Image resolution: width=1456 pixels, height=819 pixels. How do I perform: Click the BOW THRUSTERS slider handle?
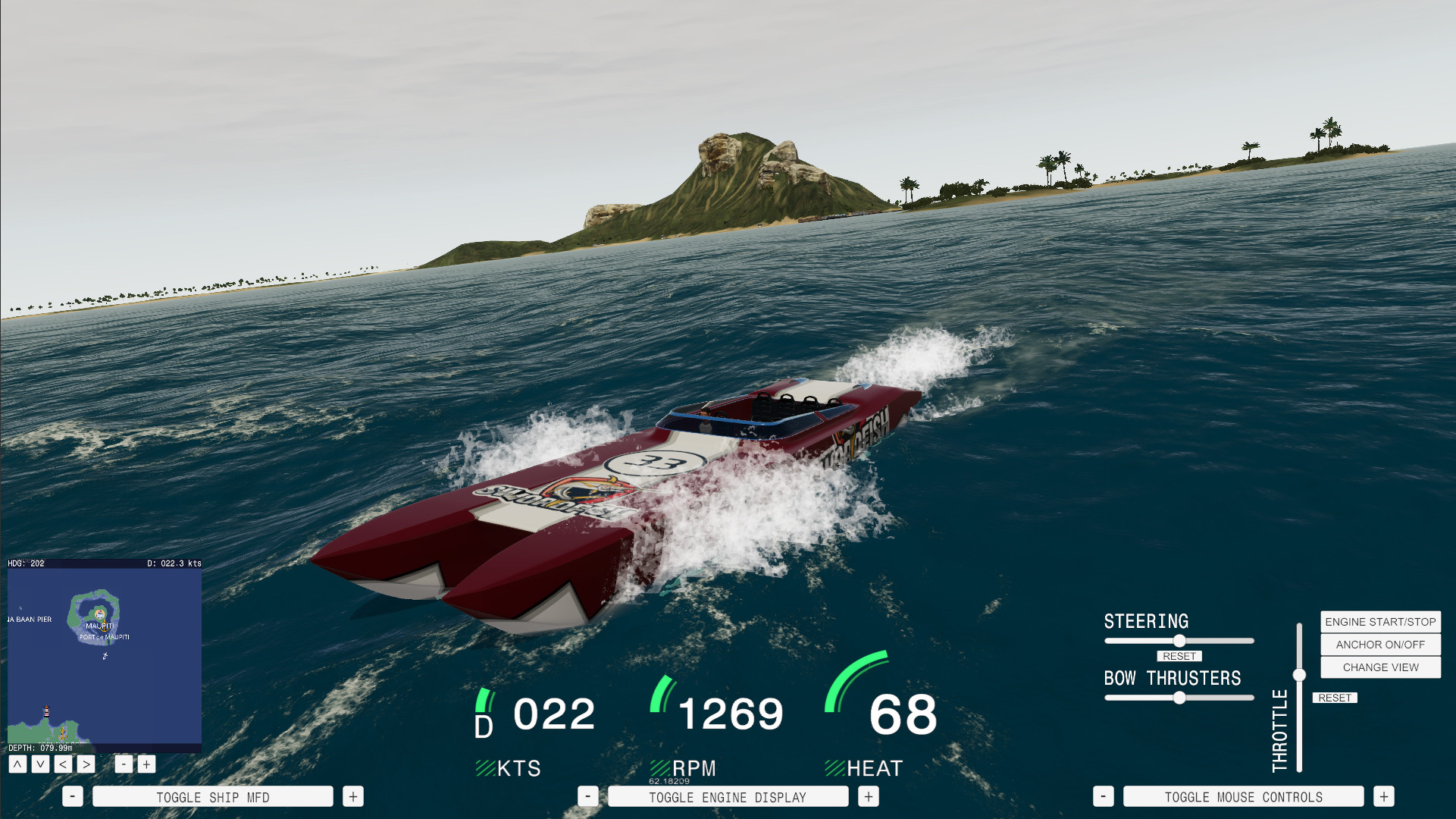[x=1180, y=697]
